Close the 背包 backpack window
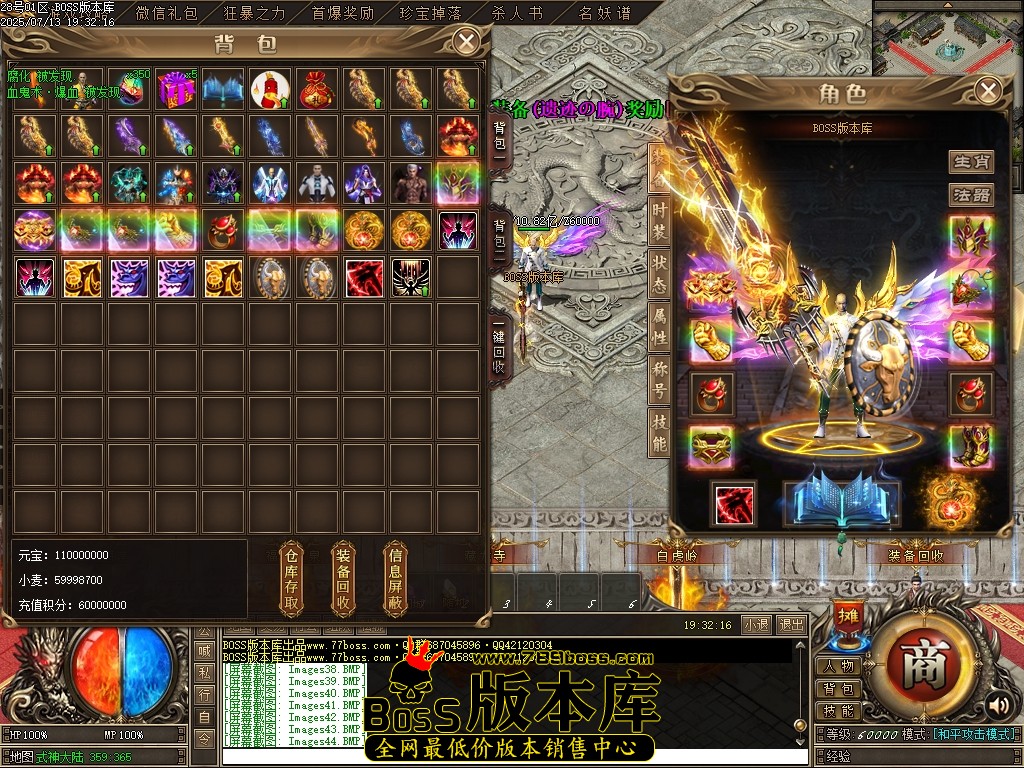The height and width of the screenshot is (768, 1024). 466,41
